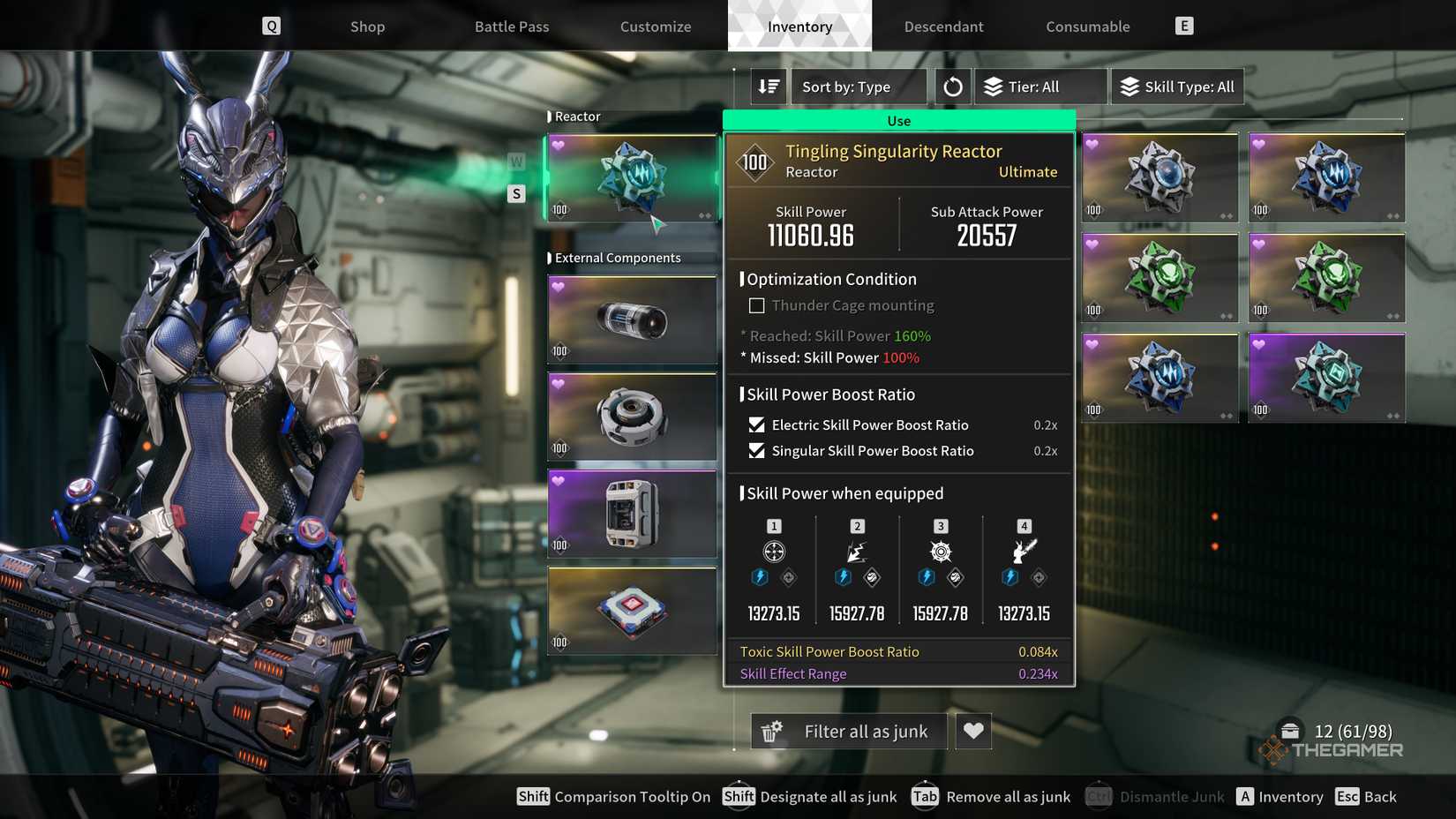Toggle the favorite heart on the equipped reactor
1456x819 pixels.
click(x=559, y=143)
